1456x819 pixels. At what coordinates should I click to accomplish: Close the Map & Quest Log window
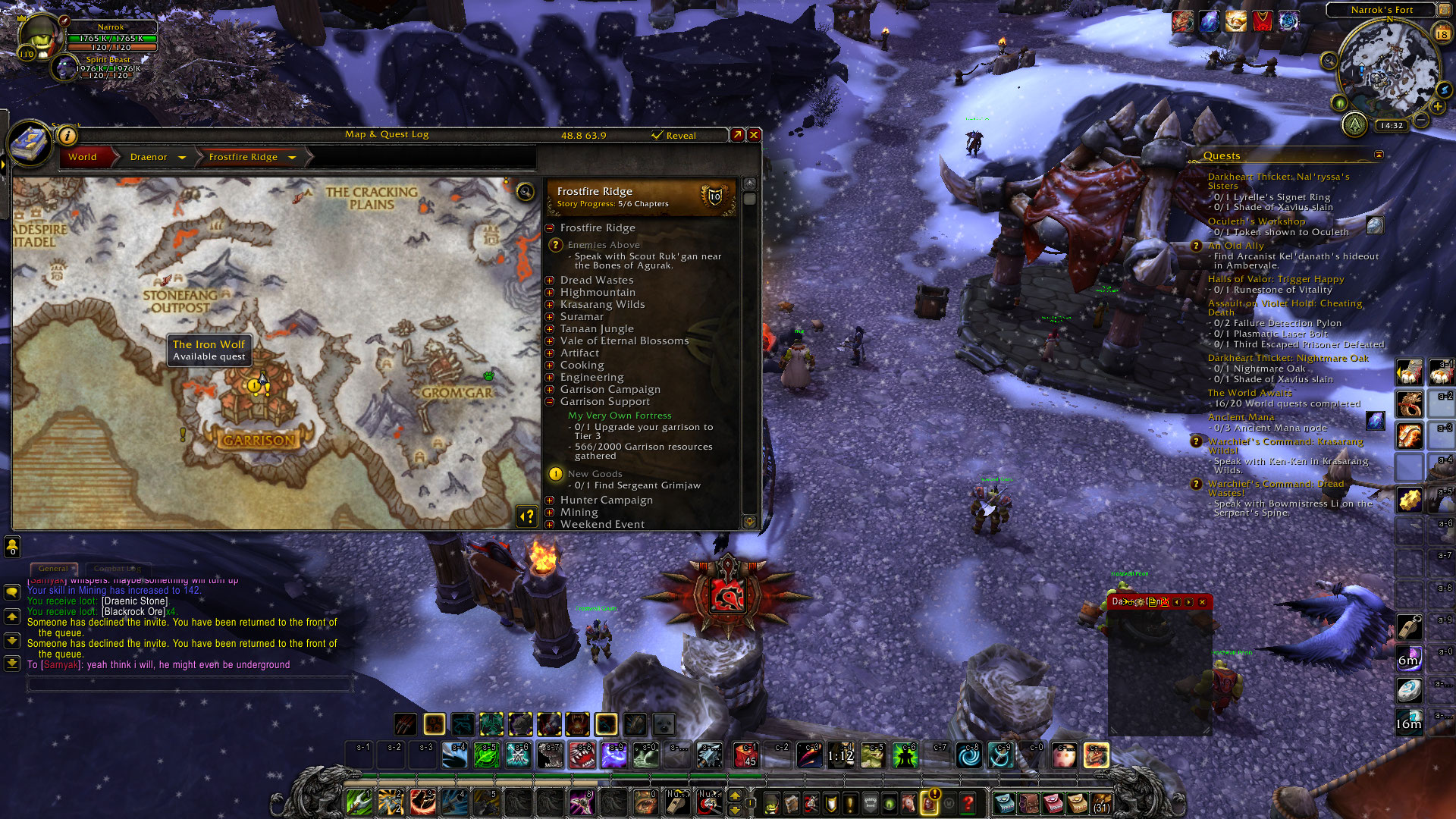point(754,135)
